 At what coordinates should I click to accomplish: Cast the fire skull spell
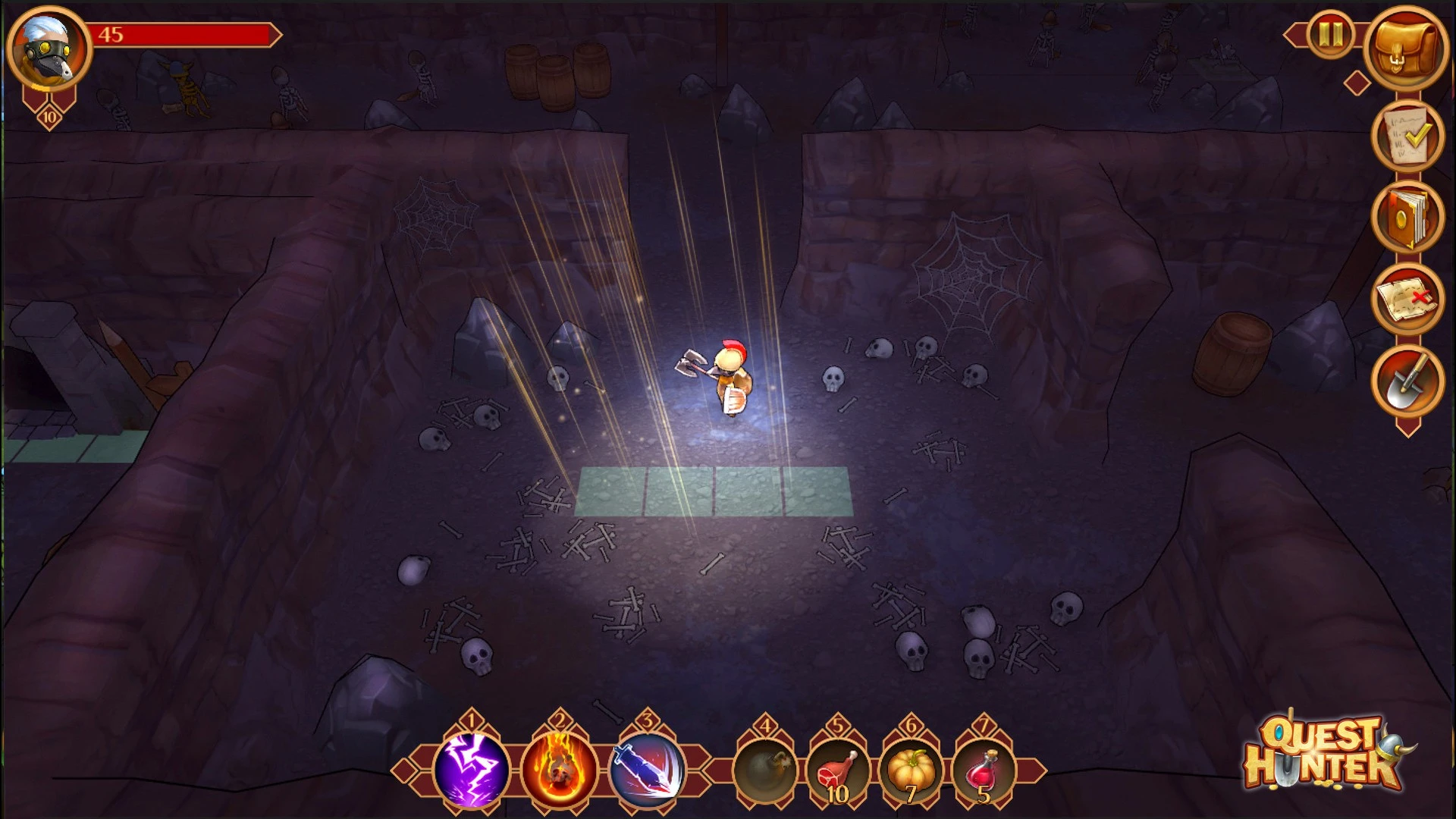click(x=560, y=770)
